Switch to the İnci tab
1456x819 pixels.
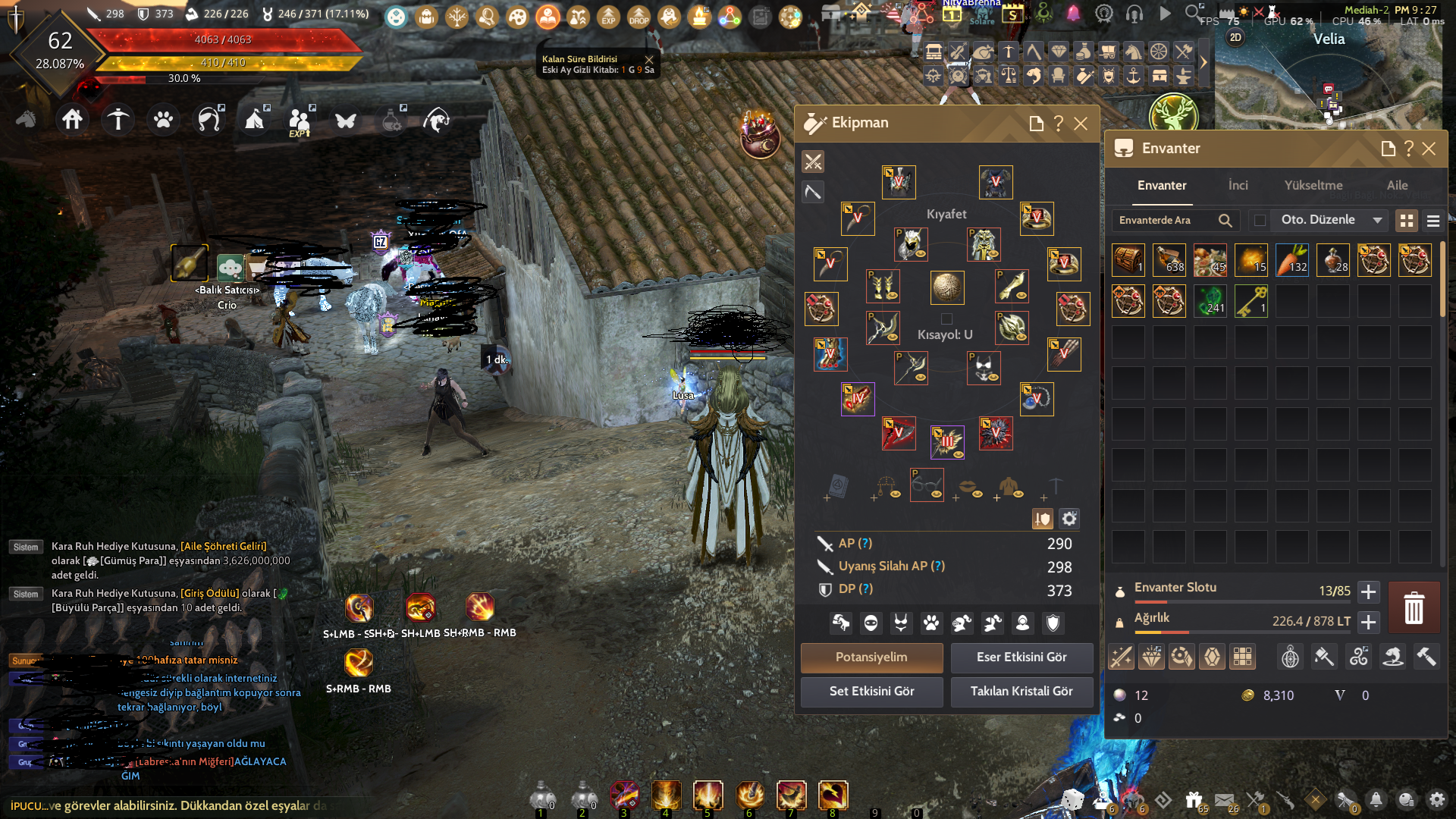(x=1238, y=185)
